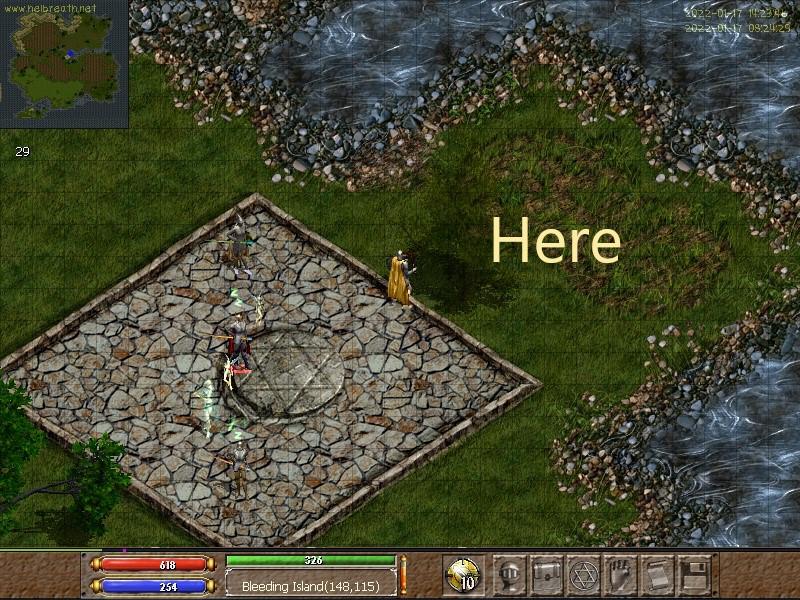Click the world minimap
The image size is (800, 600).
[63, 63]
